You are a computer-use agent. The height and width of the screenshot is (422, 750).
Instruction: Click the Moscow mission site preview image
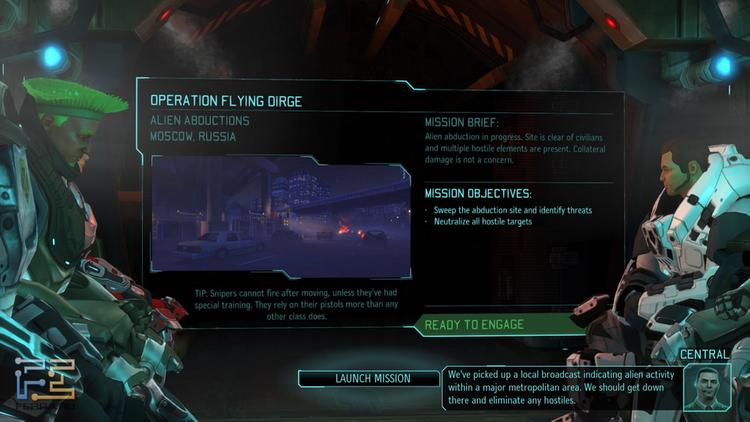coord(280,218)
